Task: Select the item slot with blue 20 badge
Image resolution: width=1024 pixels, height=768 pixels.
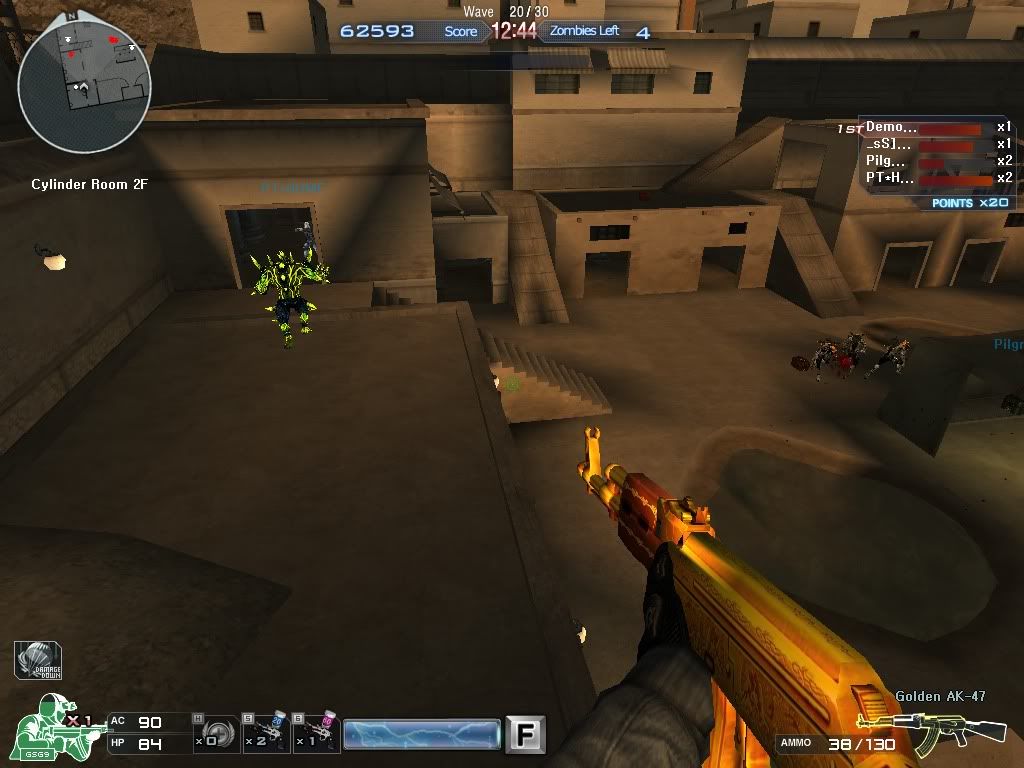Action: (x=266, y=735)
